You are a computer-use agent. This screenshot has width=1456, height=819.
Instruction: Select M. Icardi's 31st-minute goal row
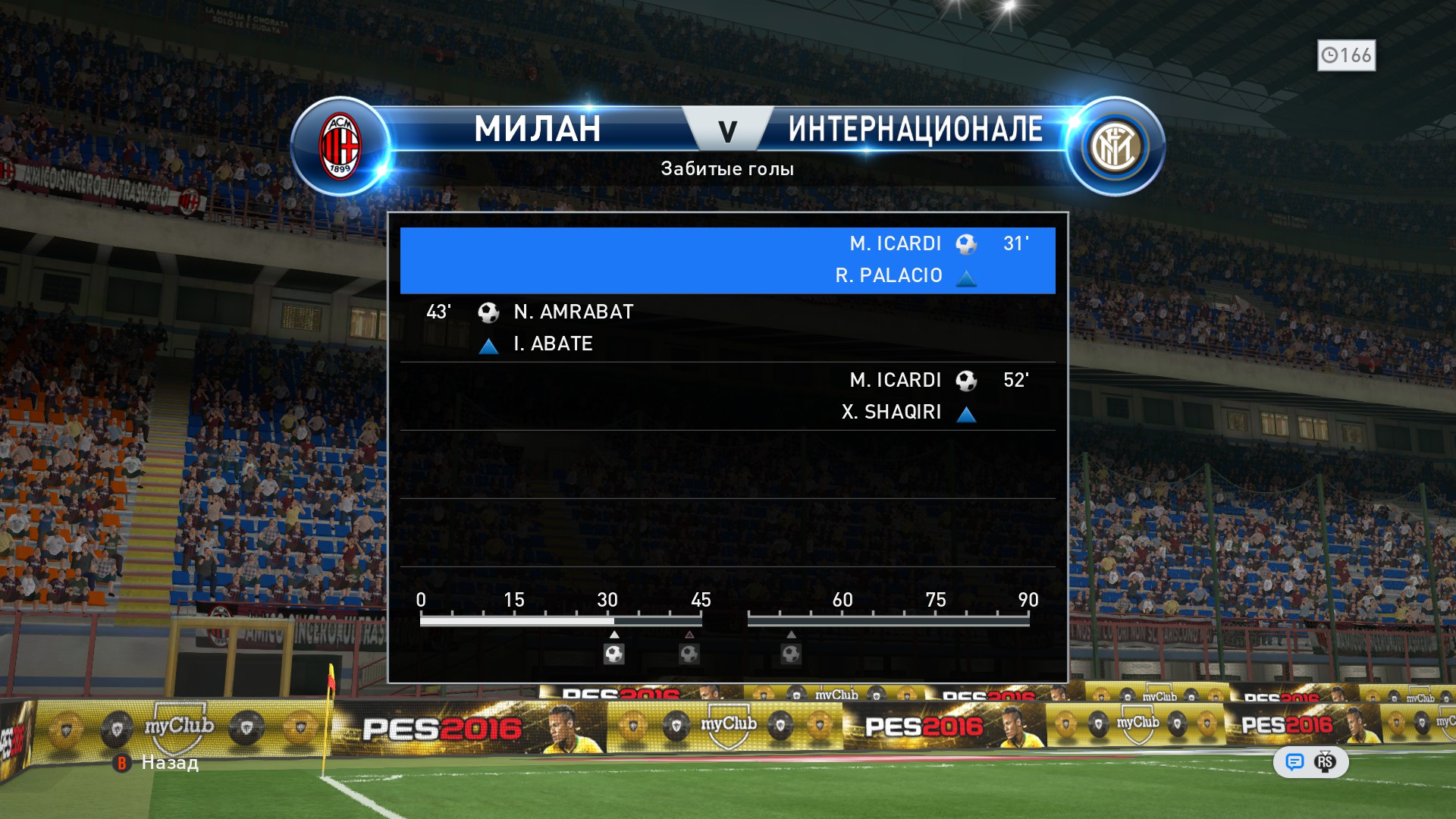(x=727, y=260)
